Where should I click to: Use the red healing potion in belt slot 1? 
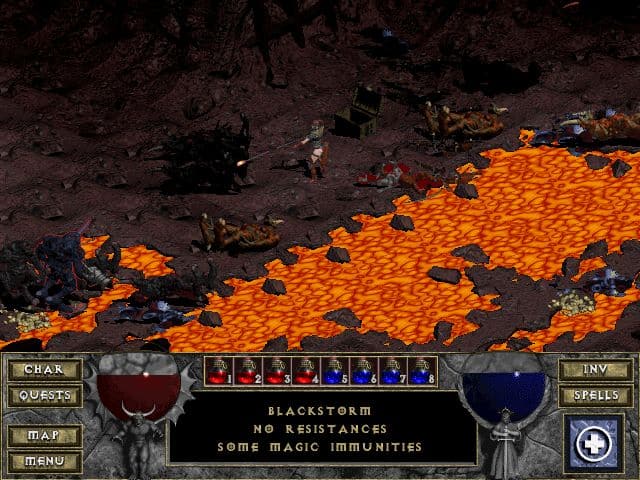coord(220,372)
